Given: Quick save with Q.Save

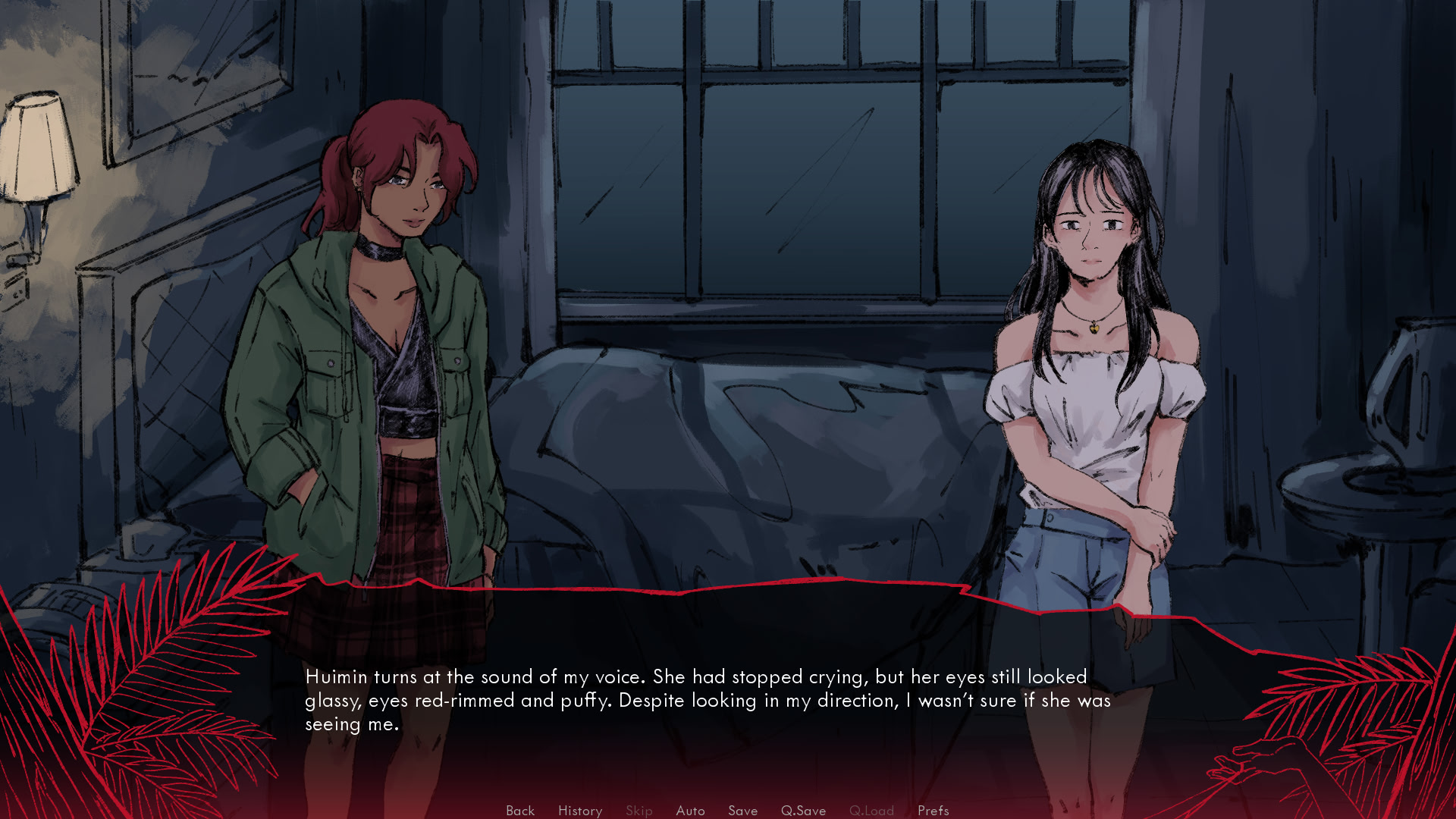Looking at the screenshot, I should point(803,810).
